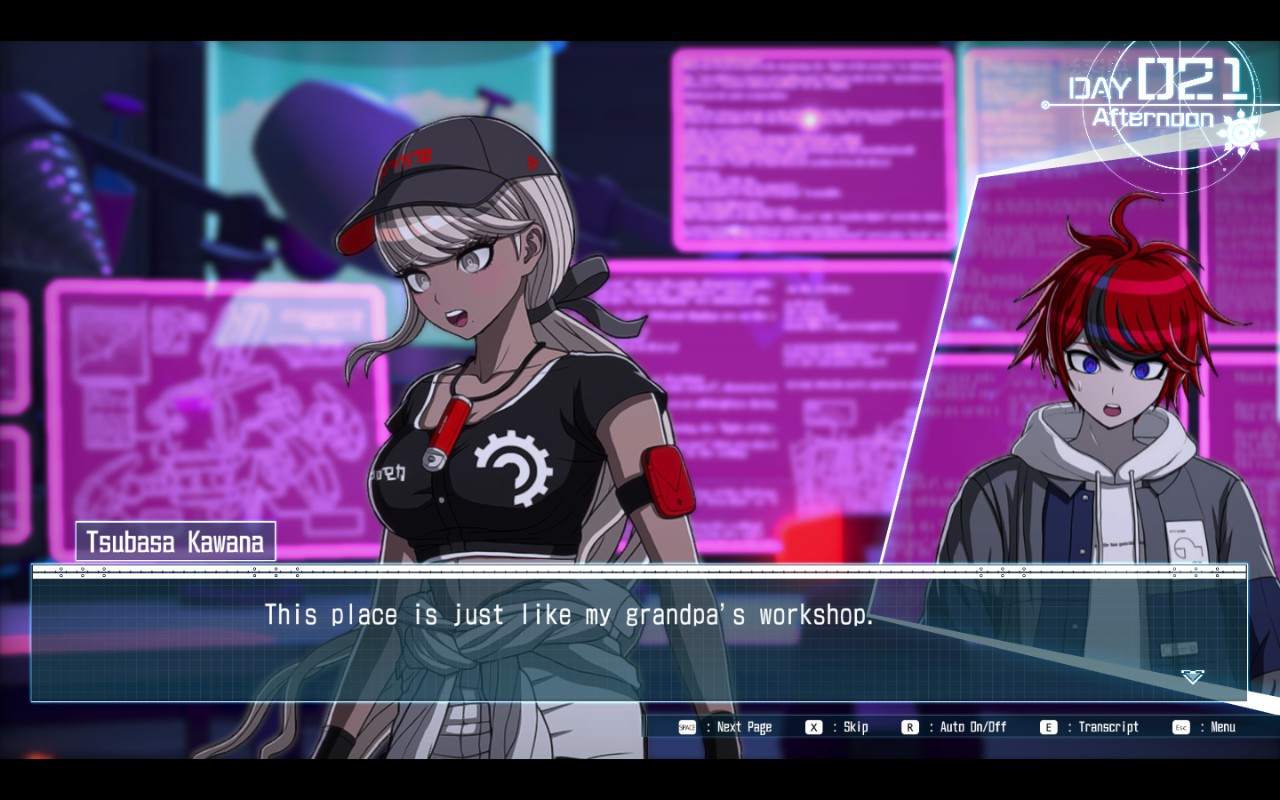Image resolution: width=1280 pixels, height=800 pixels.
Task: Open the Menu option
Action: [x=1222, y=727]
